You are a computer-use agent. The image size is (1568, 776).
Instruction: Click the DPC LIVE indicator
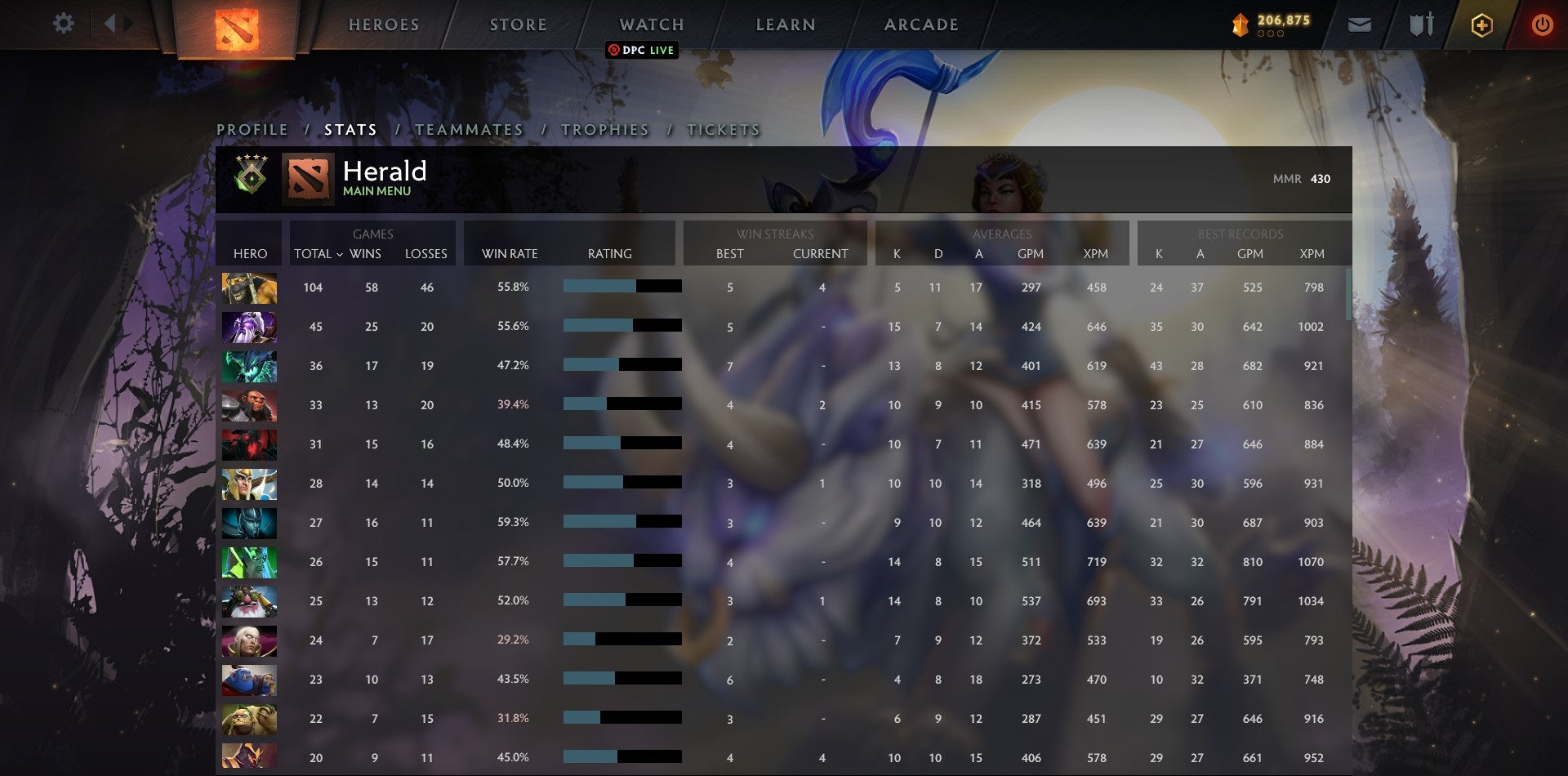click(642, 50)
